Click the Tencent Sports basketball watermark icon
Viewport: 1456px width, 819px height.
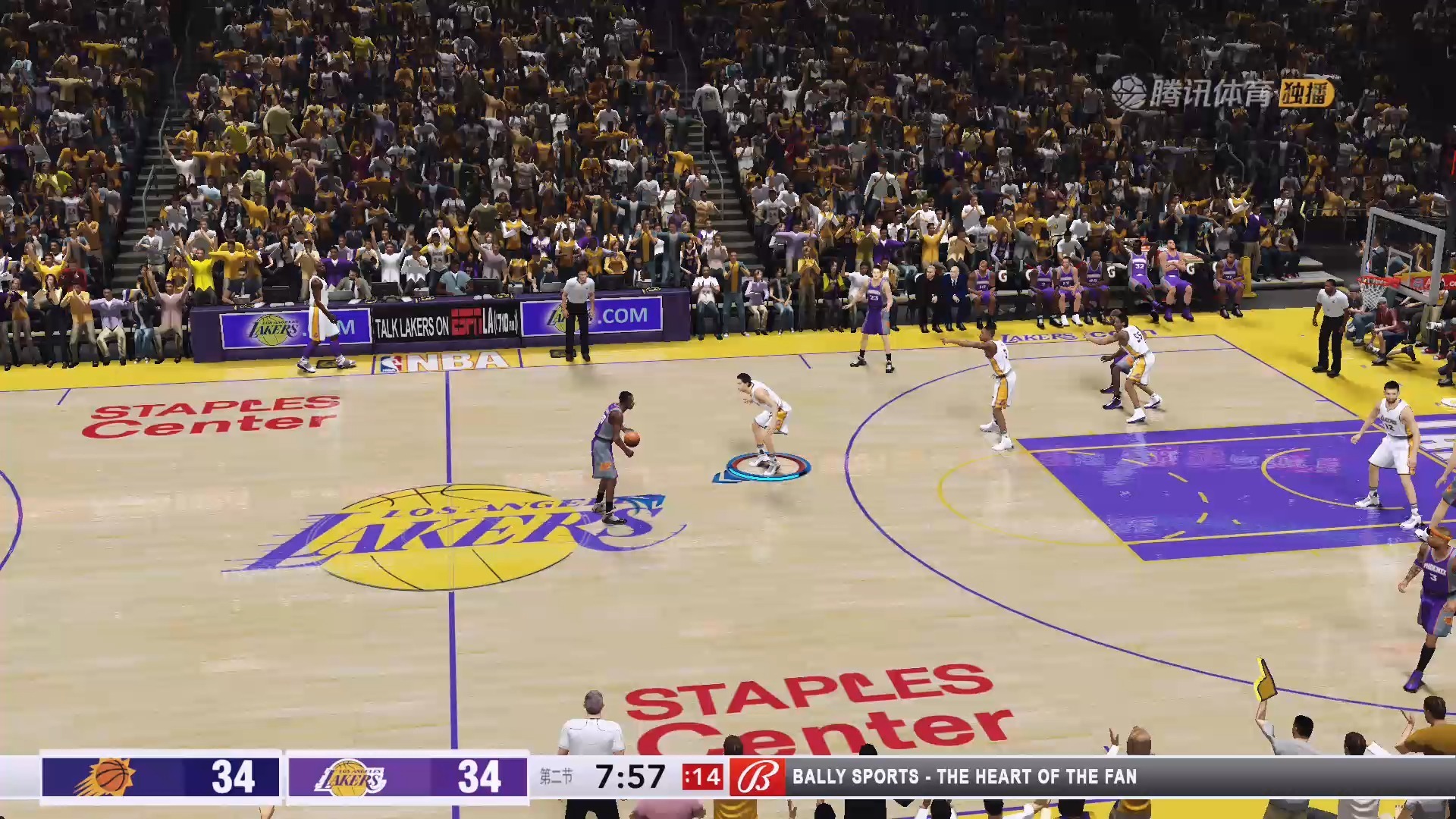pyautogui.click(x=1129, y=89)
